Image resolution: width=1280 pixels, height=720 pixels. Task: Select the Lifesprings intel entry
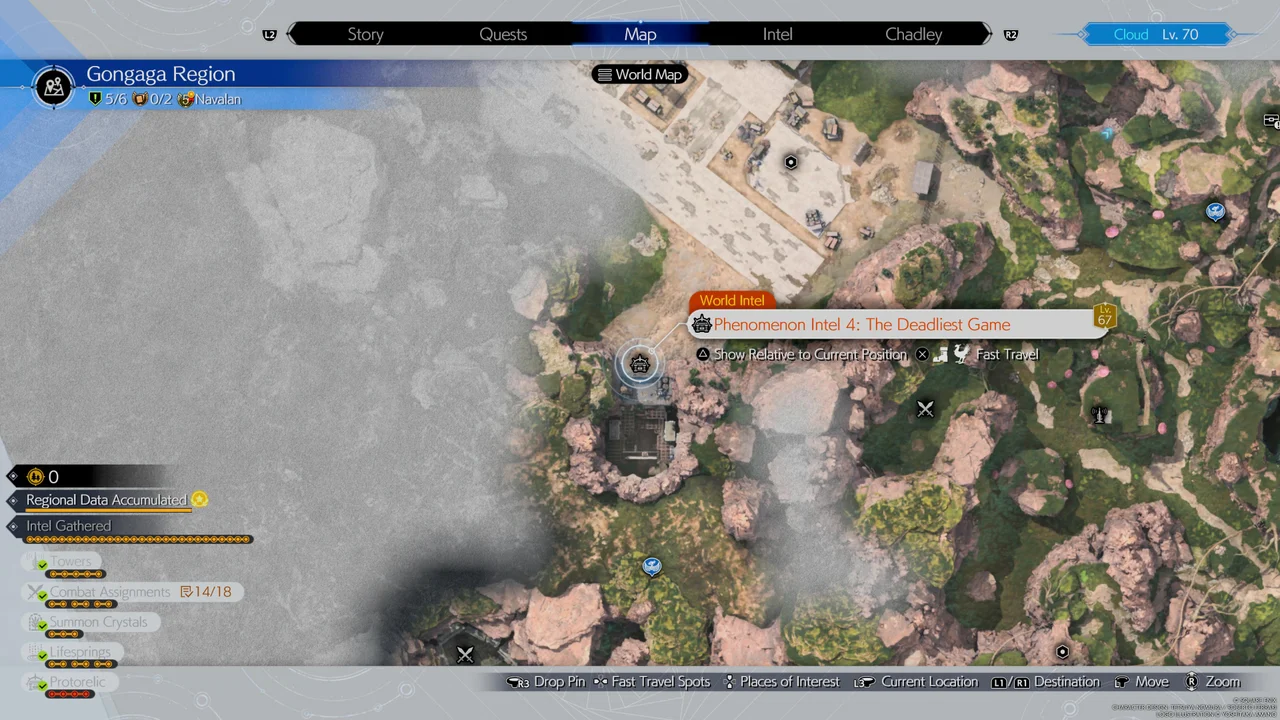(80, 652)
